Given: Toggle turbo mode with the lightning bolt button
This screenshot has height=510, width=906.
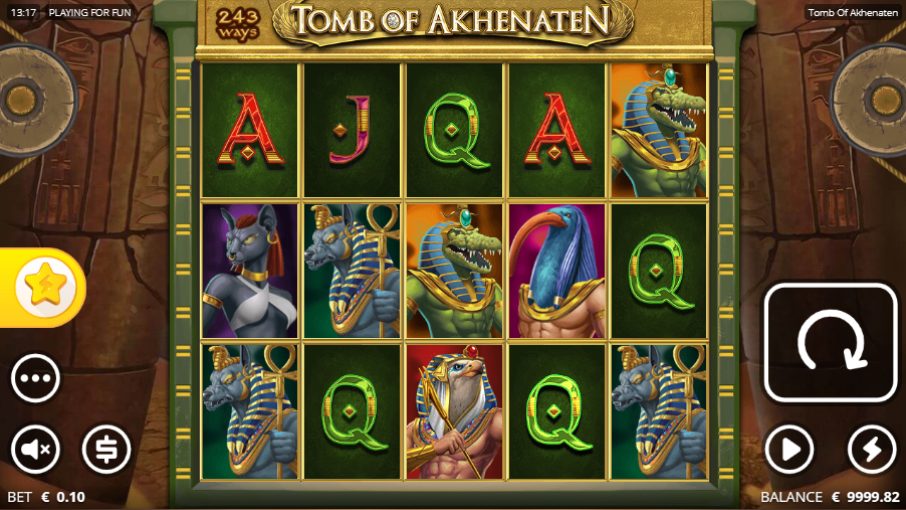Looking at the screenshot, I should click(871, 450).
